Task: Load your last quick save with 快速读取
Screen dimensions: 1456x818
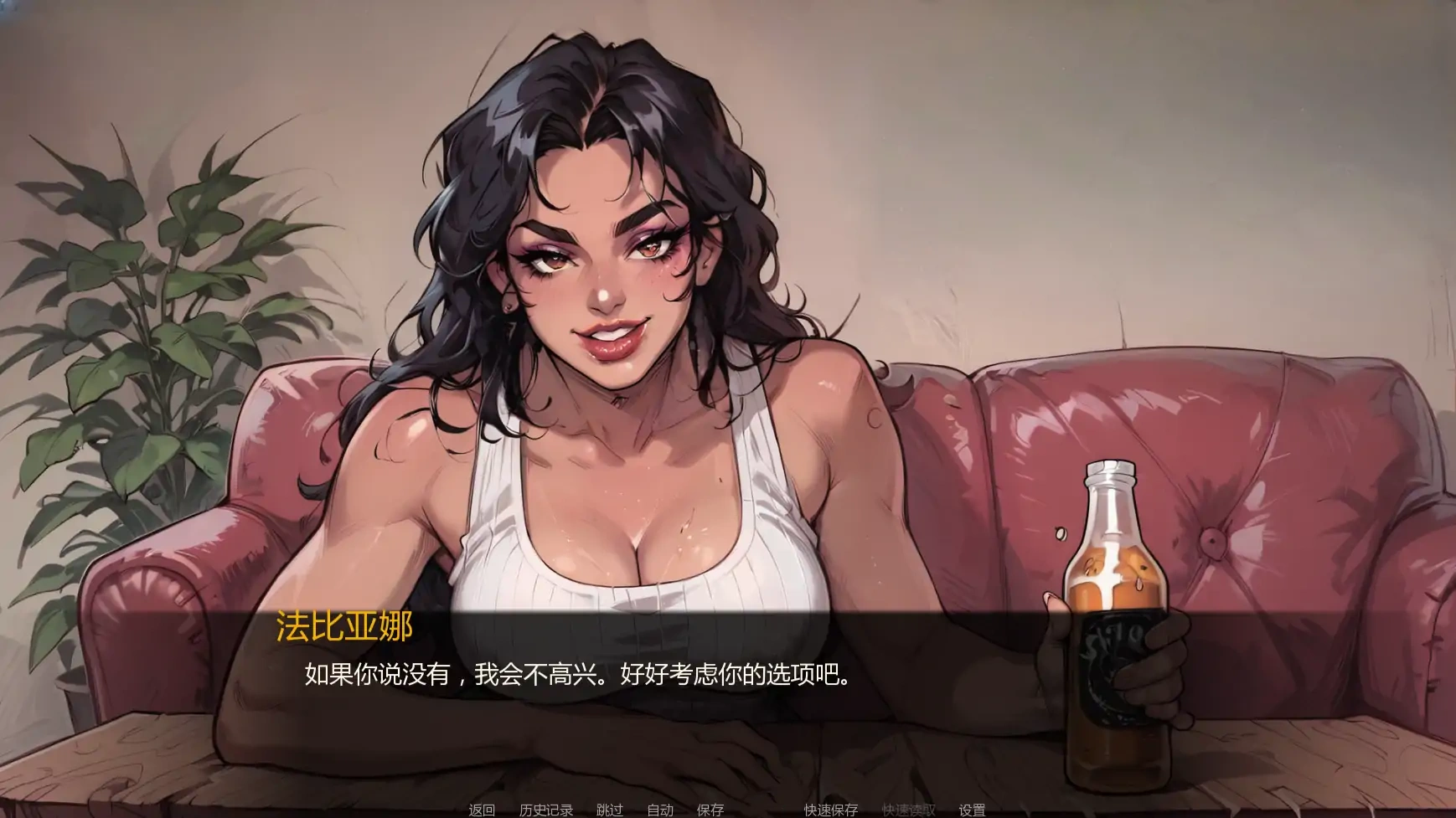Action: (911, 810)
